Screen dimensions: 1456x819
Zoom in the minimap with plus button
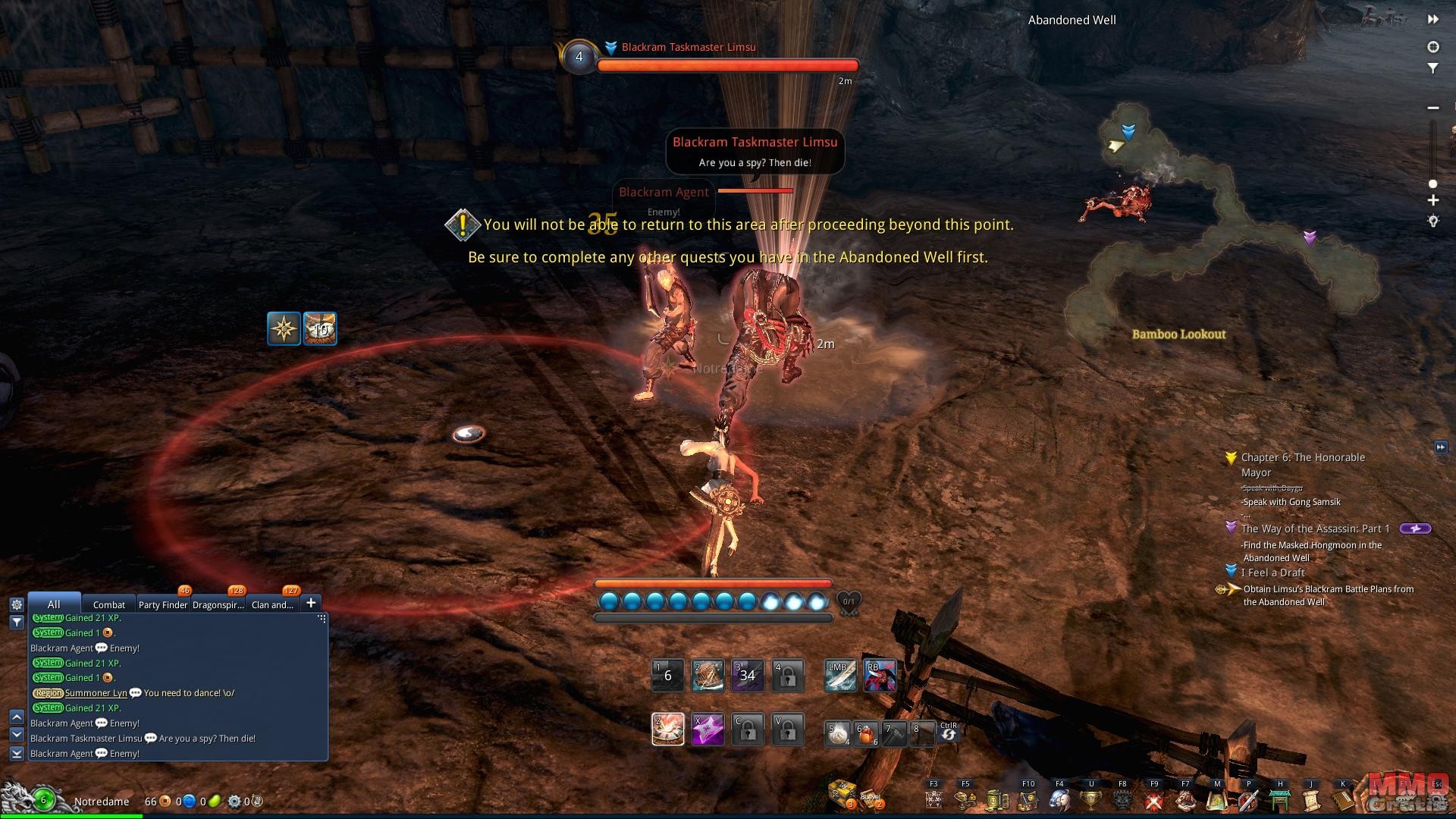pyautogui.click(x=1433, y=201)
